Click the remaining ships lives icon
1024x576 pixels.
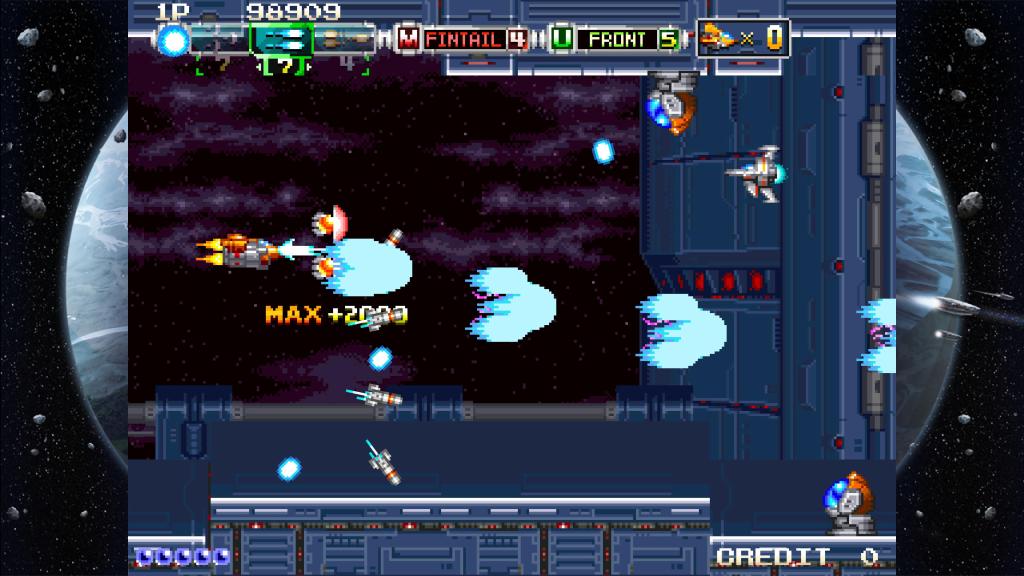click(718, 38)
